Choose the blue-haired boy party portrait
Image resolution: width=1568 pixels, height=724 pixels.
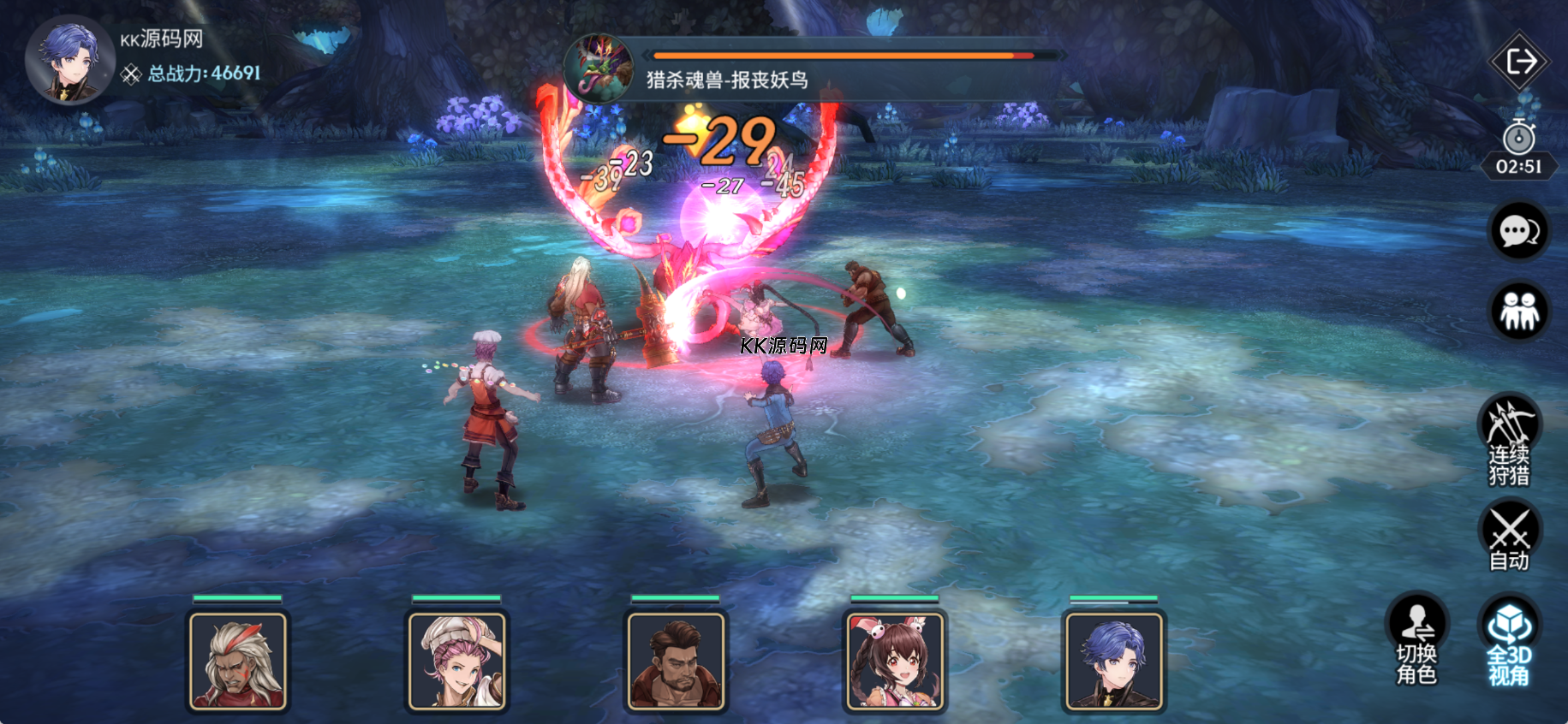pyautogui.click(x=1114, y=661)
